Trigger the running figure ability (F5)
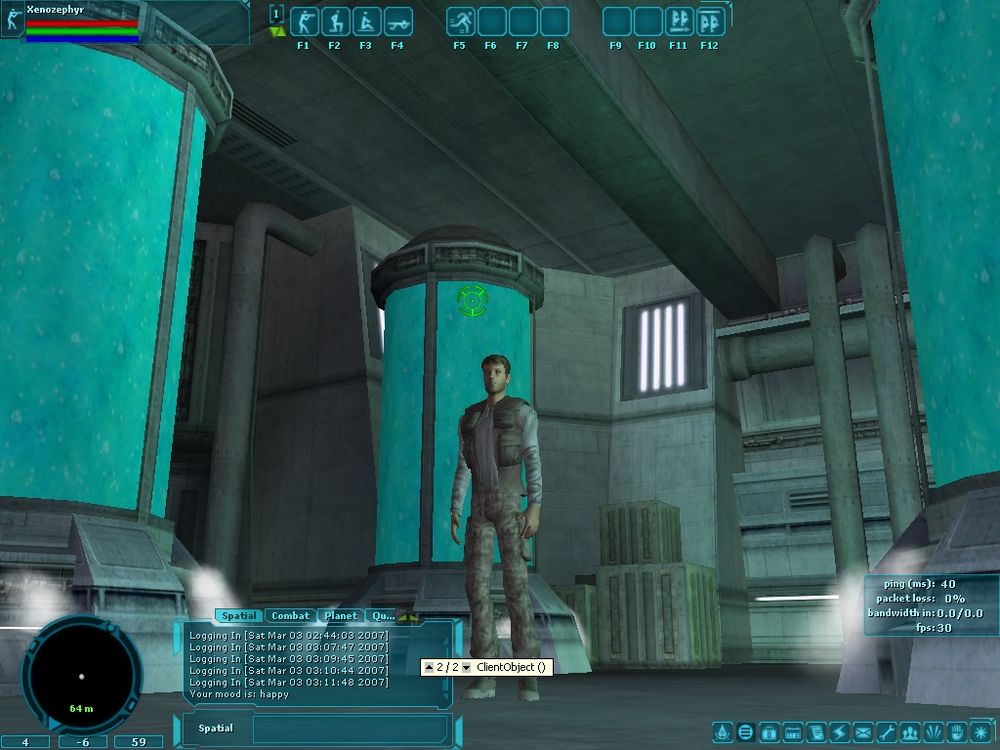This screenshot has width=1000, height=750. pyautogui.click(x=460, y=22)
